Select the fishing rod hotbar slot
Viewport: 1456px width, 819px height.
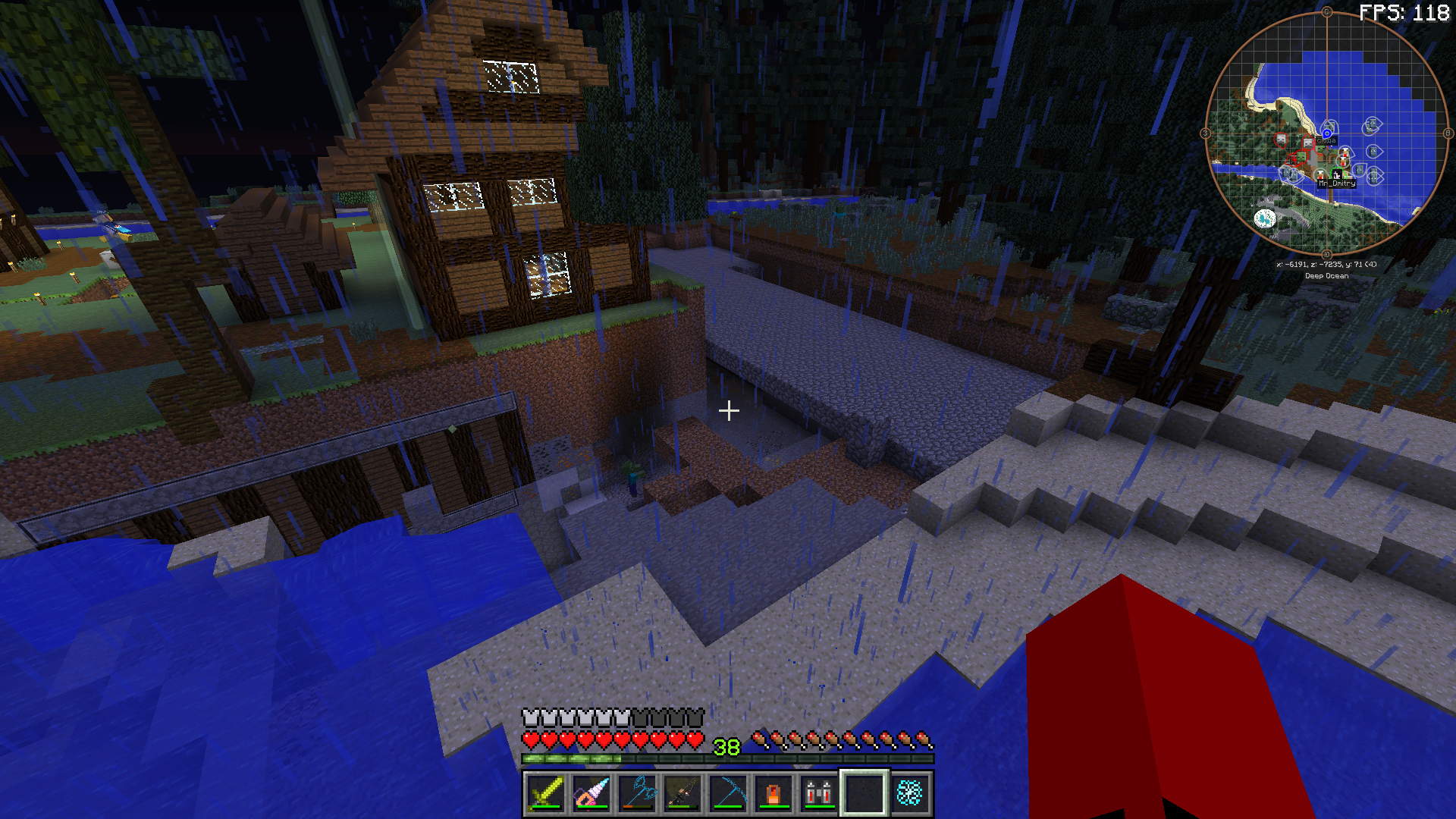[682, 793]
